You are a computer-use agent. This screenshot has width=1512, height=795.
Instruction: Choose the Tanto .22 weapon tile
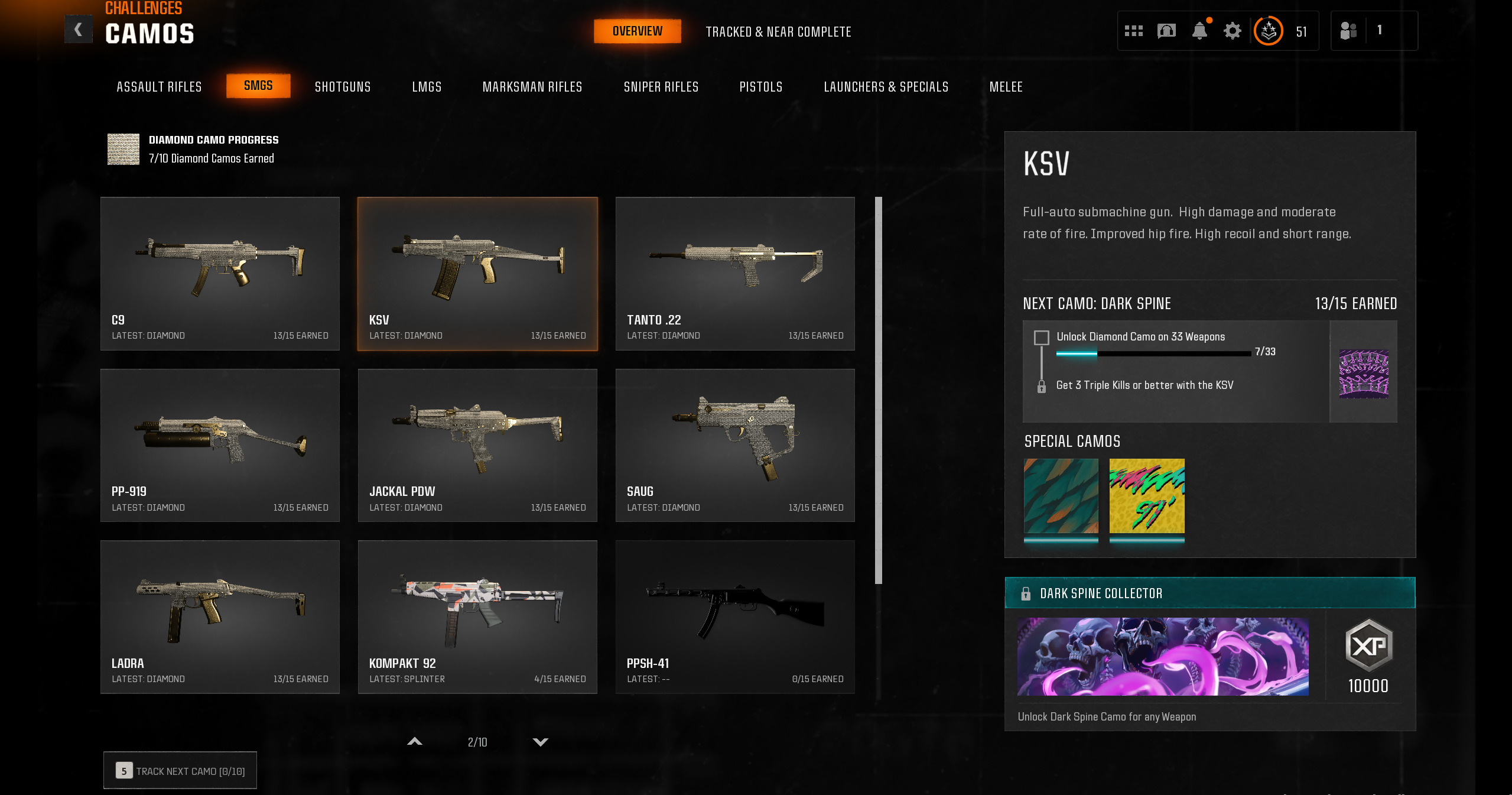[x=734, y=274]
